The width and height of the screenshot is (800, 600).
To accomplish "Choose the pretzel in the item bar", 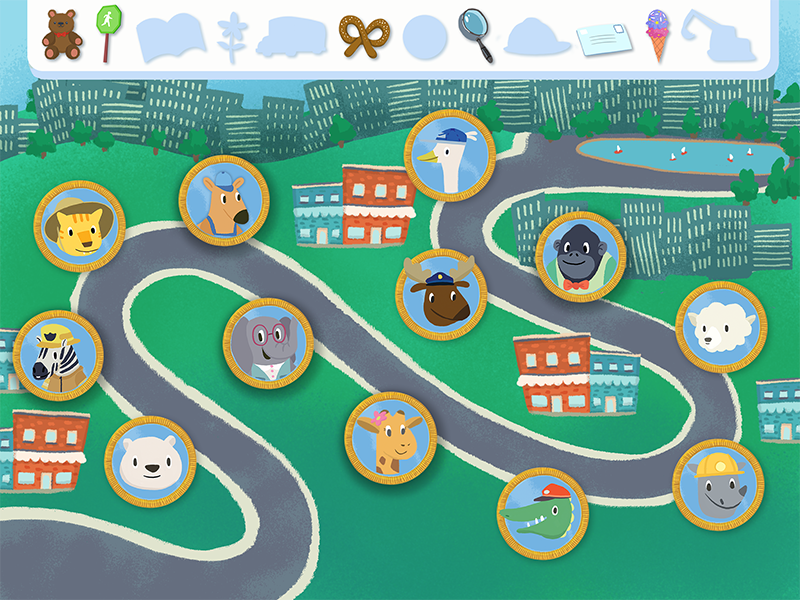I will pos(364,36).
